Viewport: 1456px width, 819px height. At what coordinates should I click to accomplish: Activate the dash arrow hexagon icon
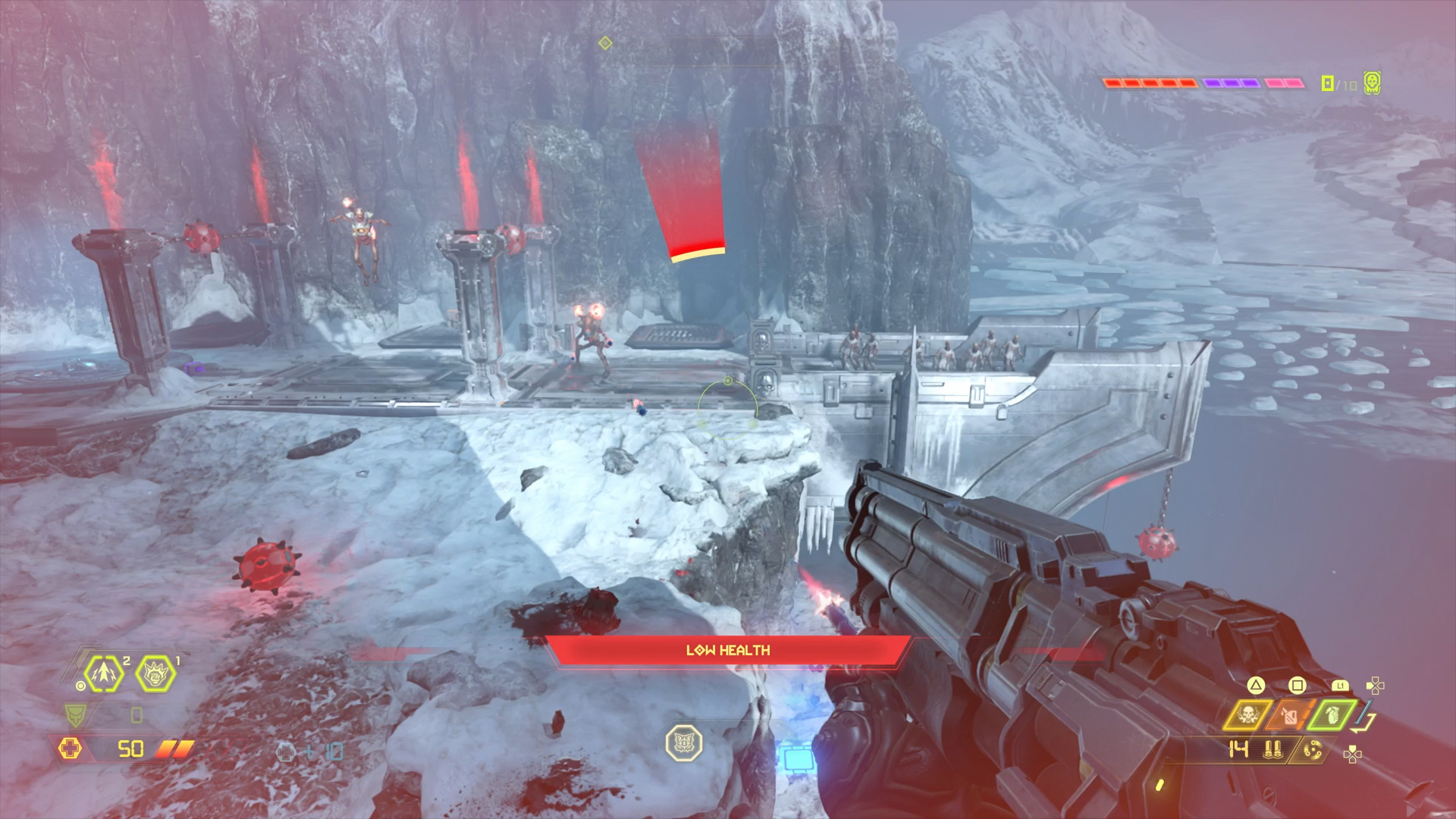pos(105,673)
